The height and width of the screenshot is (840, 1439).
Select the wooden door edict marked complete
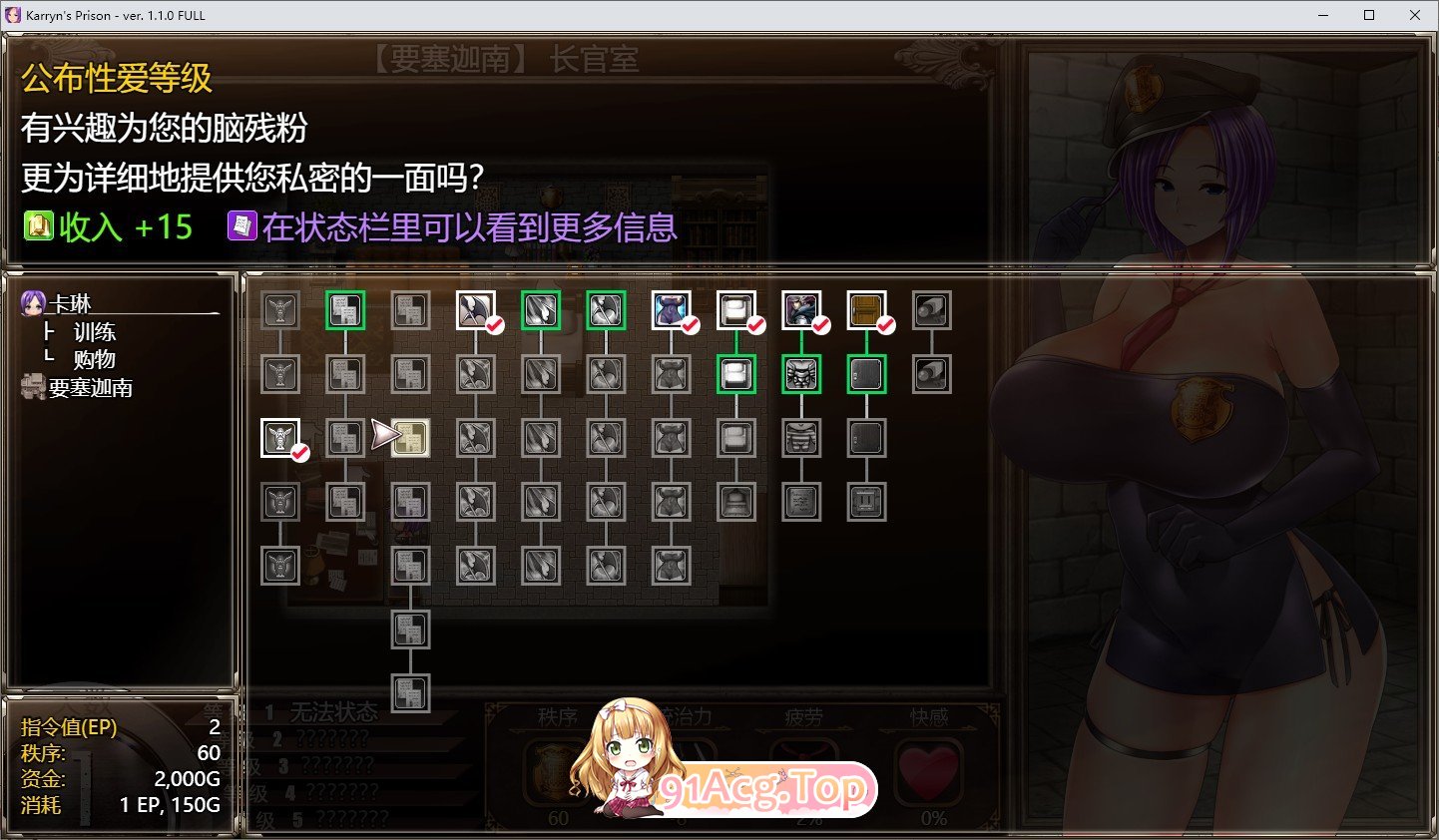865,309
